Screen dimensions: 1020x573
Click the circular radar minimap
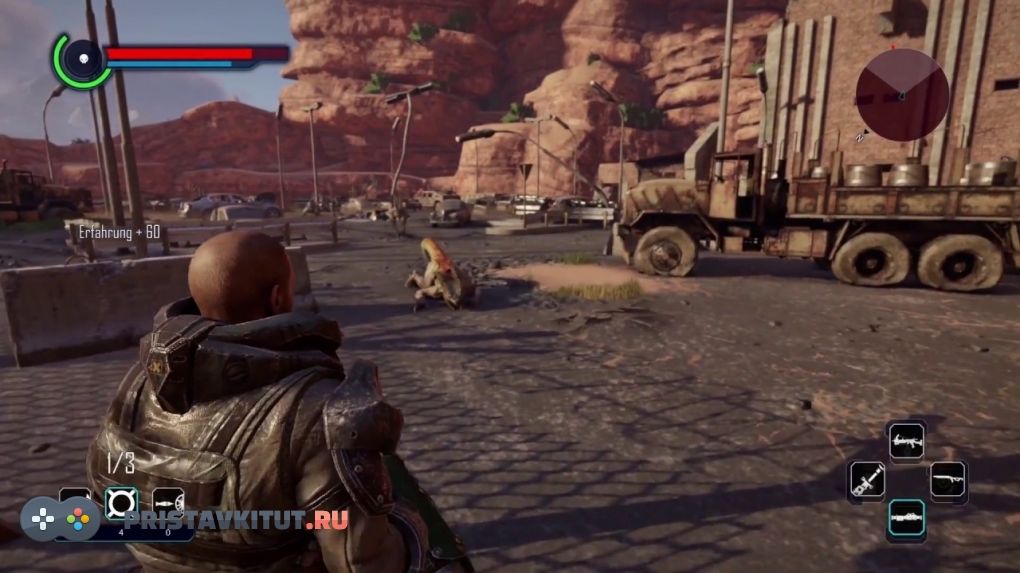click(902, 95)
